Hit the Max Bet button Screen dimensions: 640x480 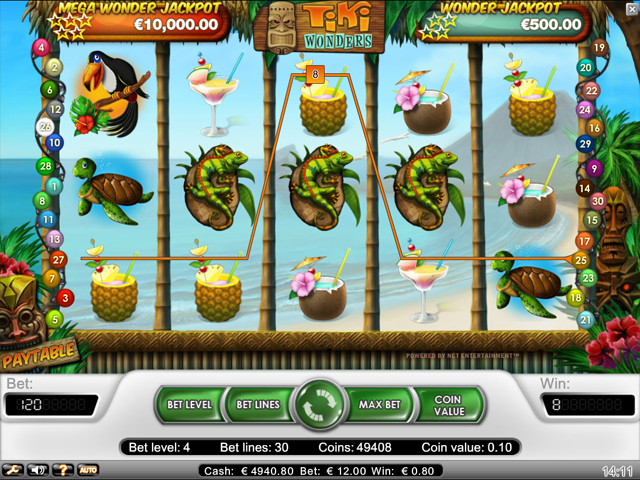[x=380, y=405]
